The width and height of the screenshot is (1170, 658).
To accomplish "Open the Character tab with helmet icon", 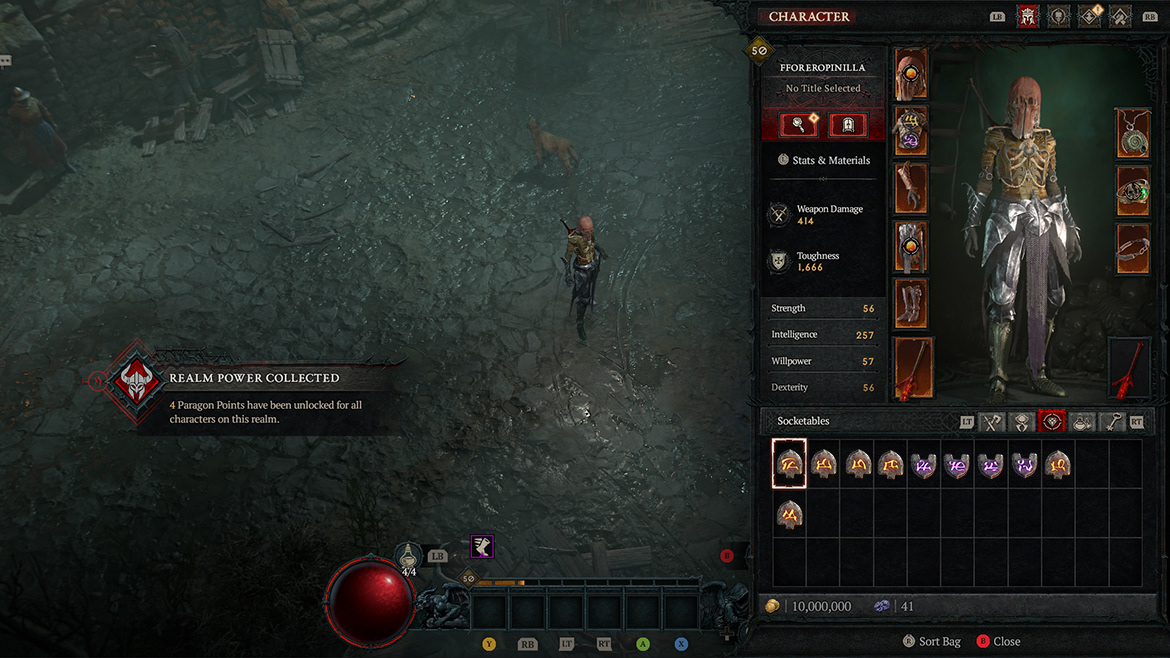I will 1027,16.
